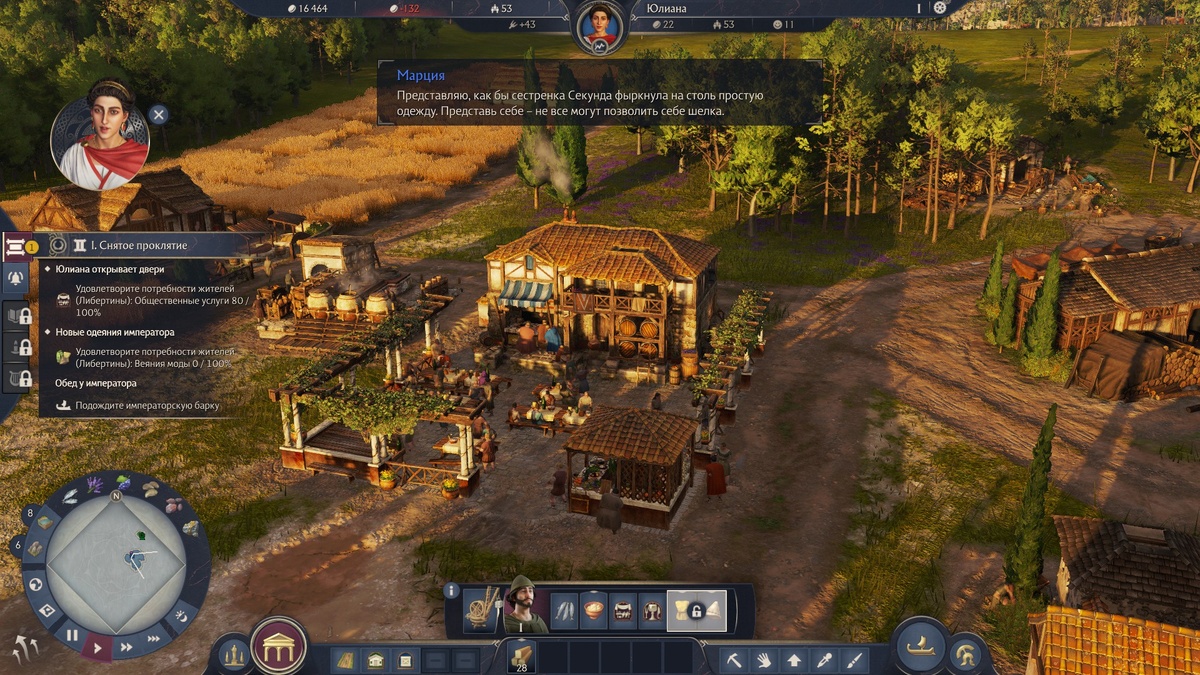Screen dimensions: 1200x675
Task: Open the notifications bell tab
Action: coord(17,279)
